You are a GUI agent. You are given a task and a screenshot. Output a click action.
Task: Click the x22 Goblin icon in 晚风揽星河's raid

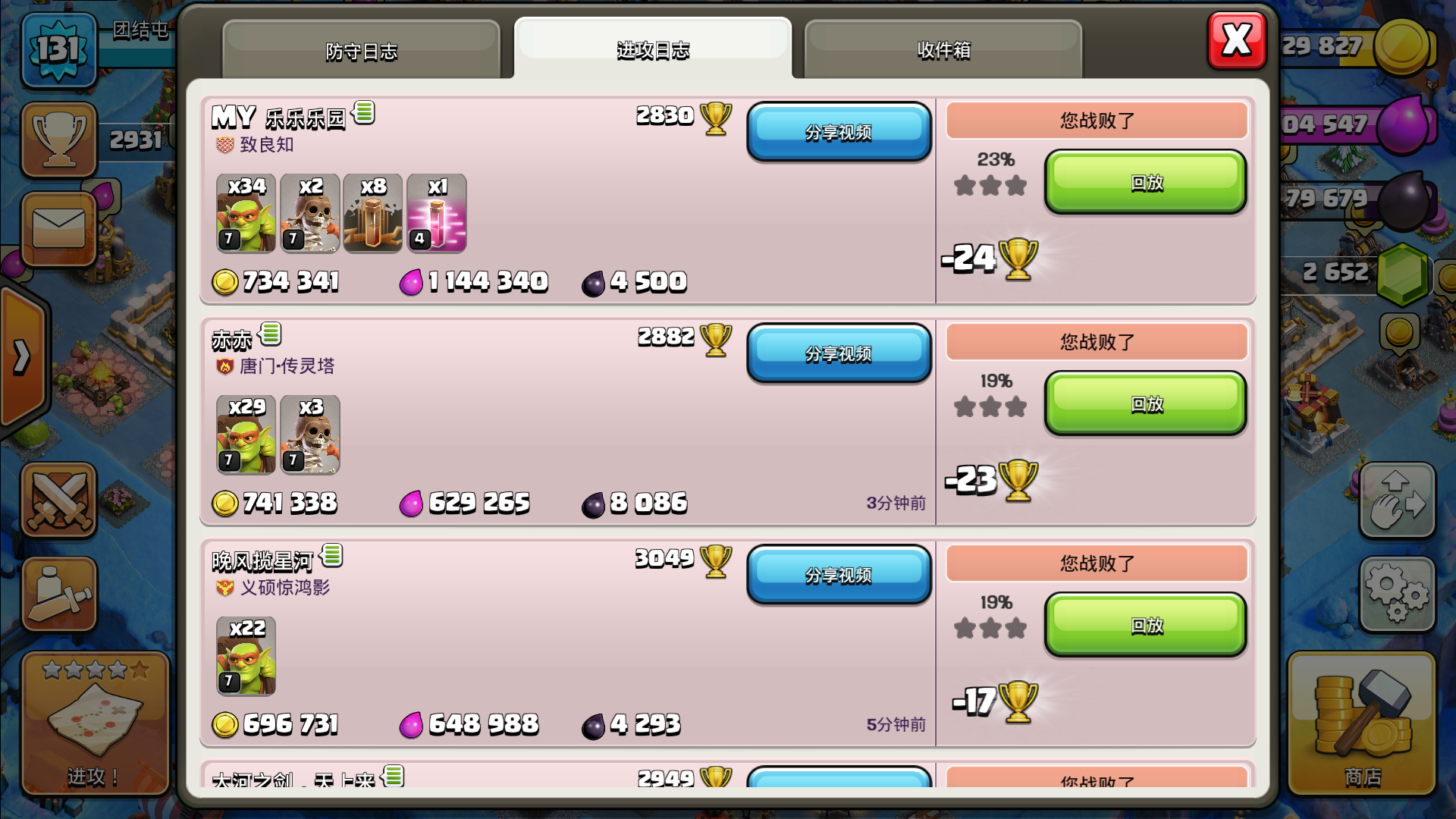pyautogui.click(x=245, y=657)
